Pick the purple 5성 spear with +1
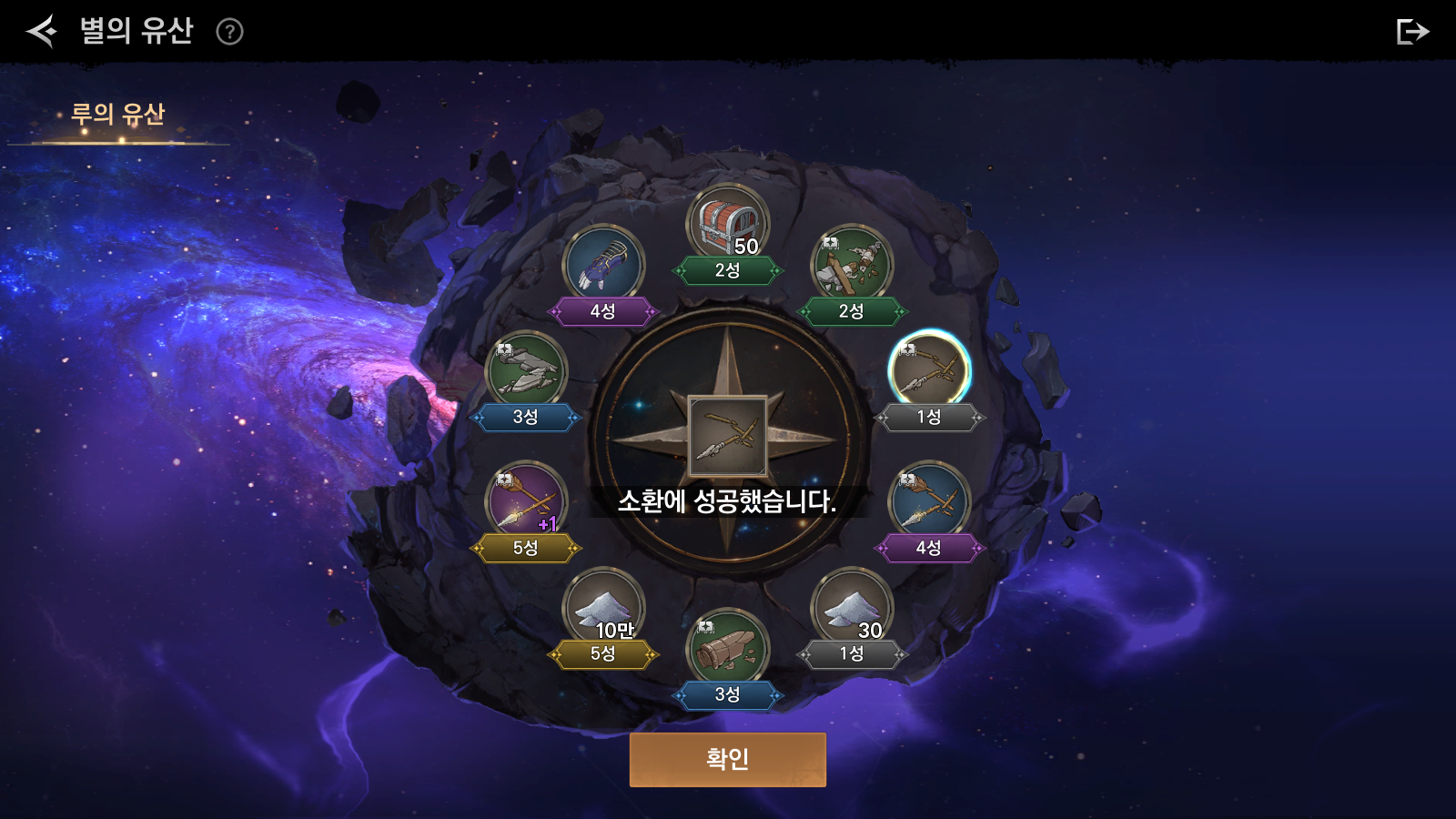 coord(526,501)
